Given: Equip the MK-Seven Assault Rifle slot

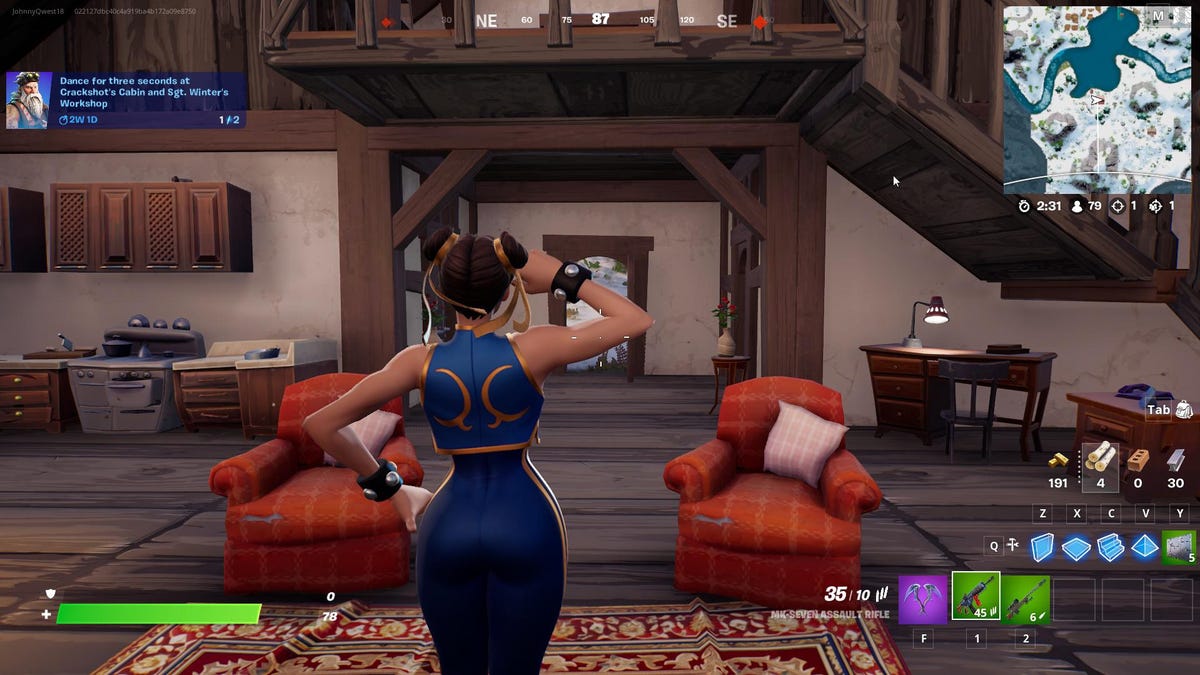Looking at the screenshot, I should coord(975,598).
